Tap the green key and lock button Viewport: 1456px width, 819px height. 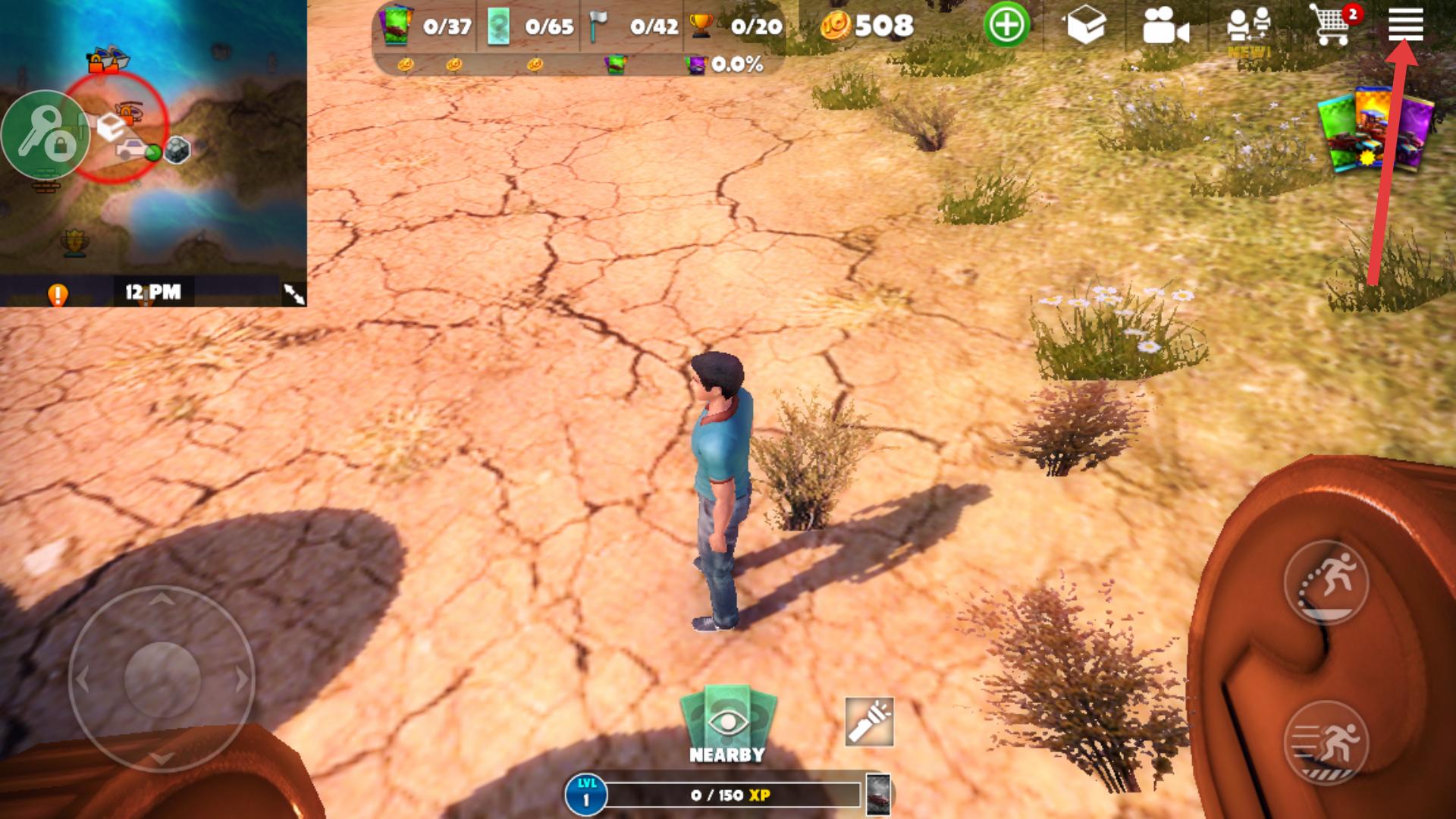[44, 135]
